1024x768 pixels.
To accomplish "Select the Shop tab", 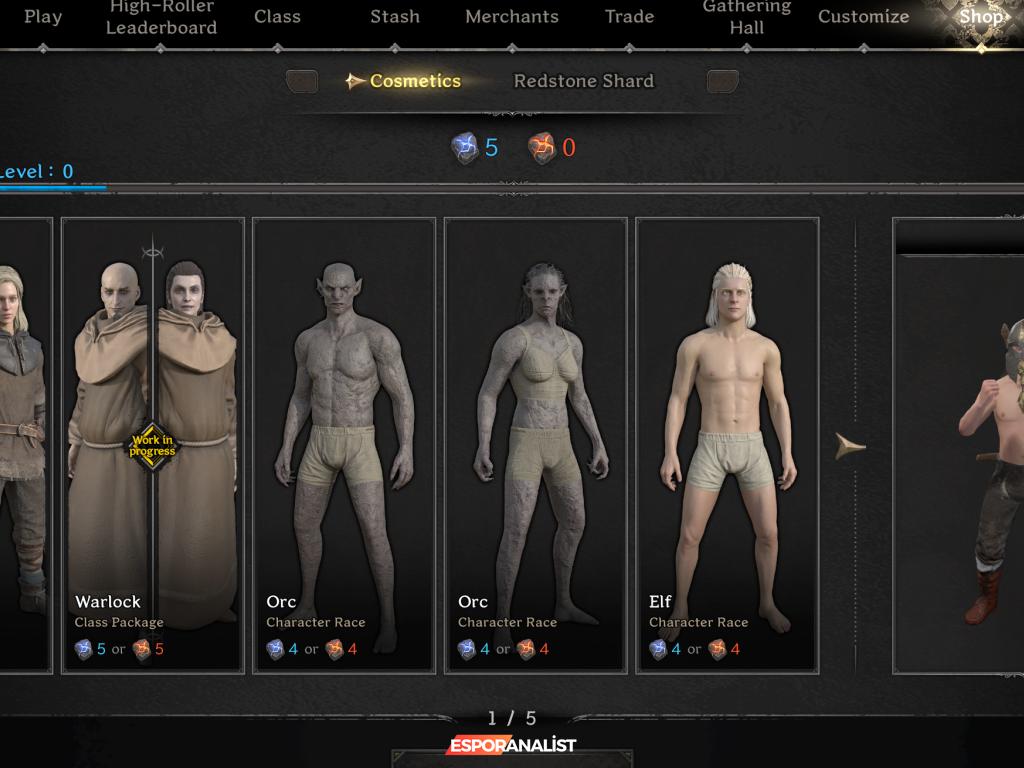I will tap(980, 17).
